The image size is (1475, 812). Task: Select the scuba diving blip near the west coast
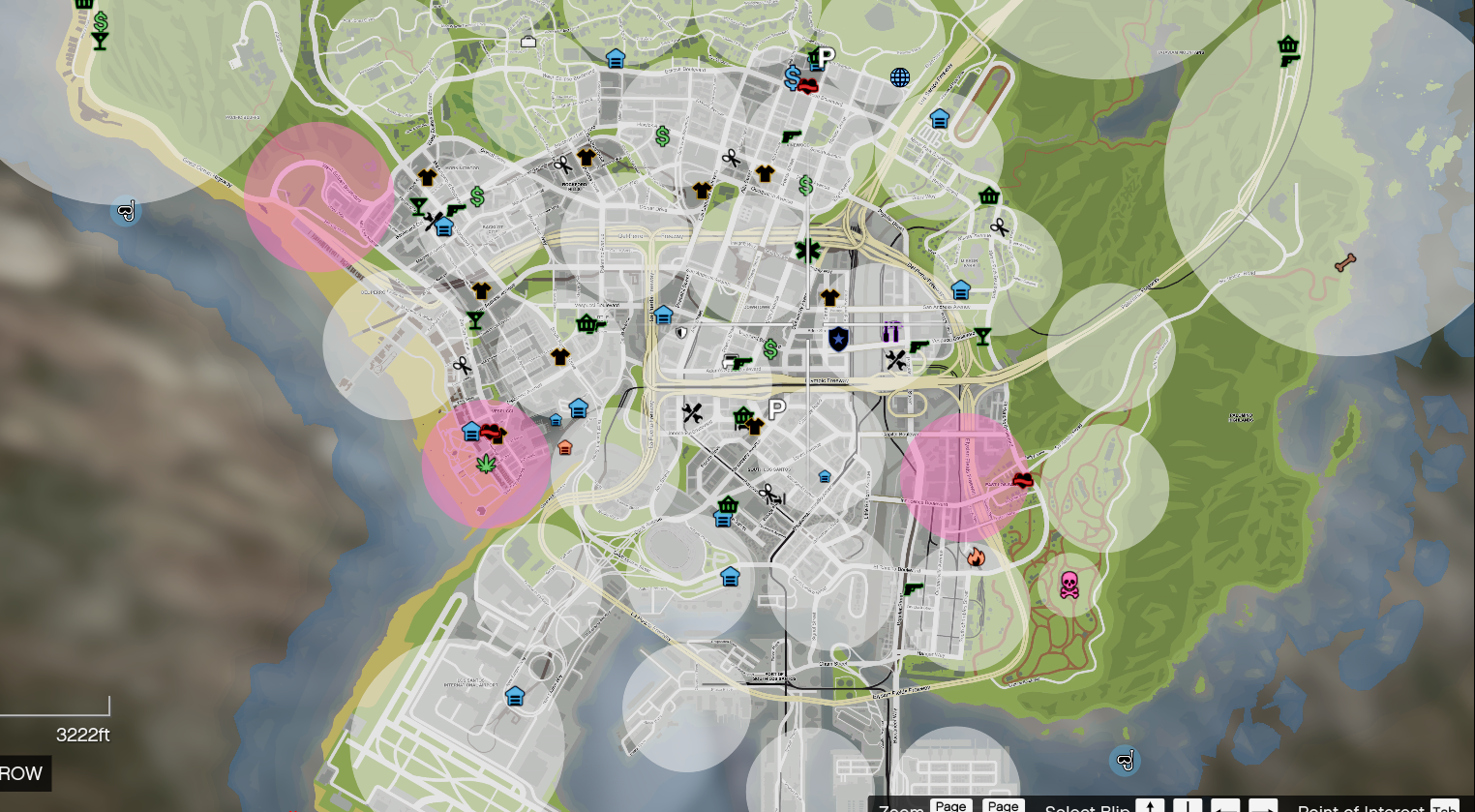pyautogui.click(x=126, y=209)
